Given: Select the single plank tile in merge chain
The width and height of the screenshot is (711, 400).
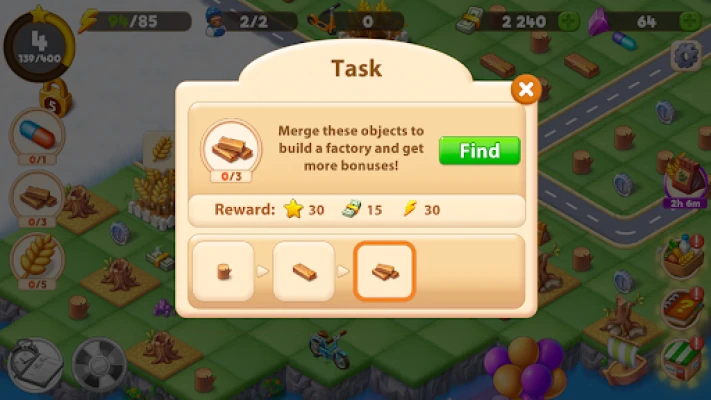Looking at the screenshot, I should 304,271.
